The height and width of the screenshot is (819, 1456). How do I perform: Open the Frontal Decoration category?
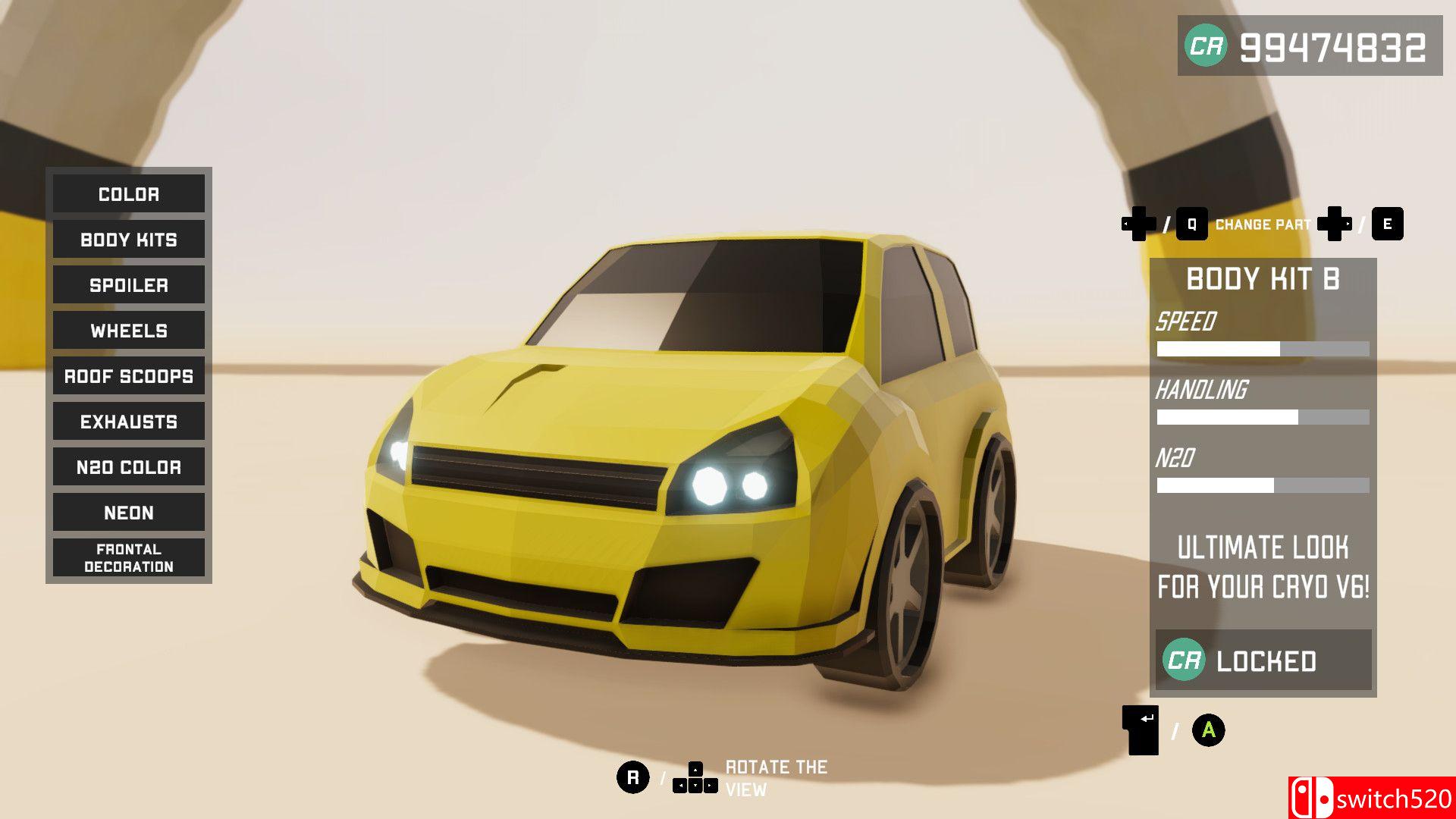[129, 558]
